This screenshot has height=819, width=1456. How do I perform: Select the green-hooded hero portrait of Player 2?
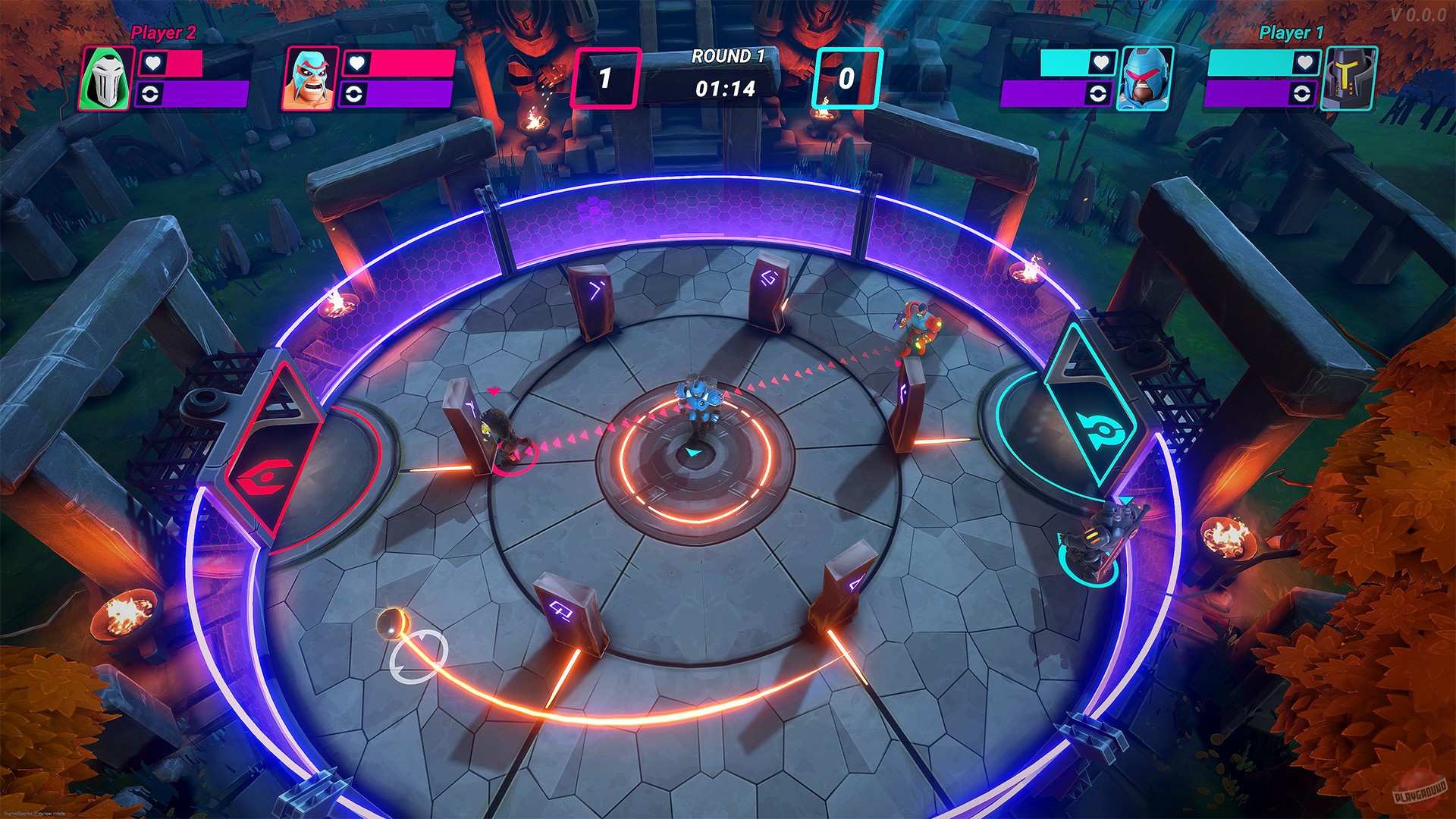[x=107, y=78]
